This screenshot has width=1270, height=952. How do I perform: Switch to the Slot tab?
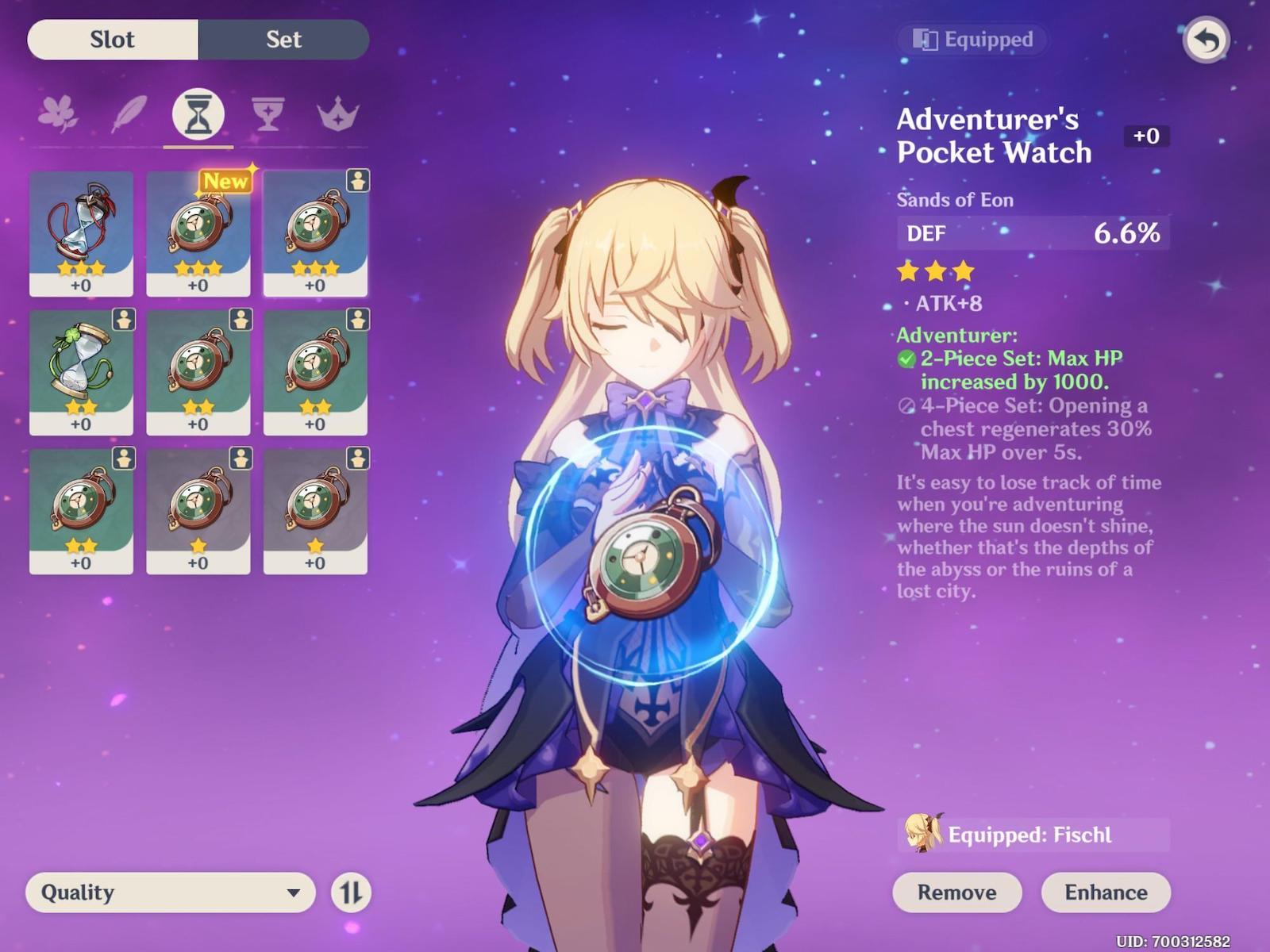pos(113,40)
